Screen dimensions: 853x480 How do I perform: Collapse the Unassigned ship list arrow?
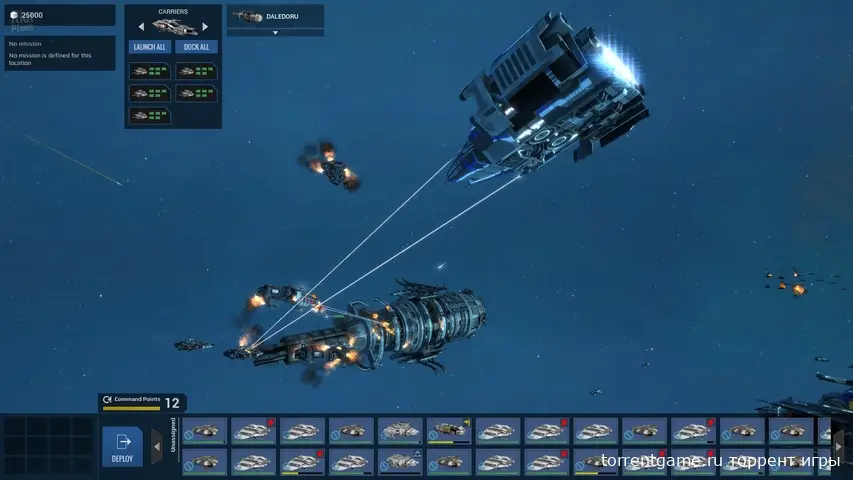(157, 446)
